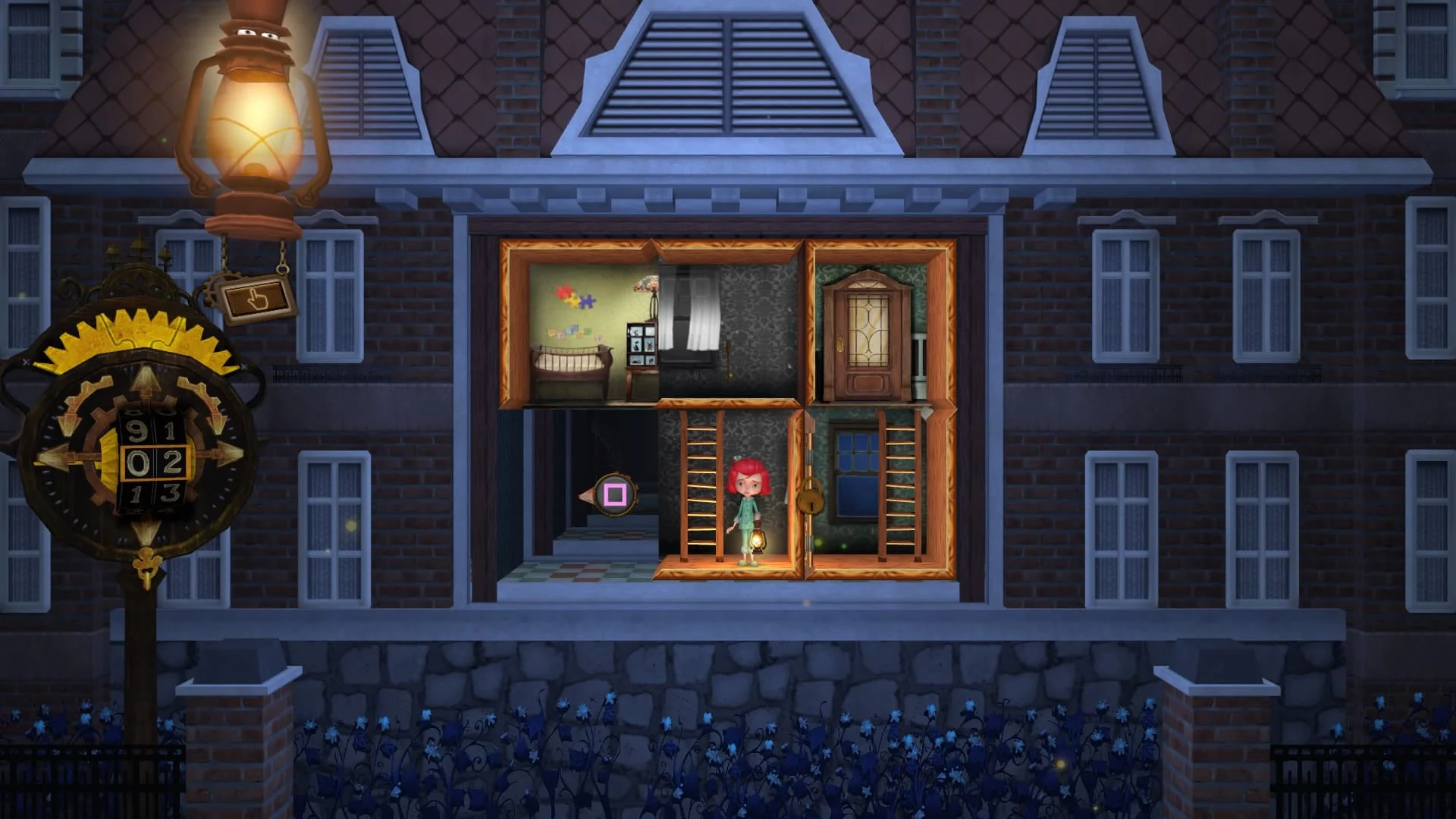Select the pink square goal marker in the hallway

616,494
